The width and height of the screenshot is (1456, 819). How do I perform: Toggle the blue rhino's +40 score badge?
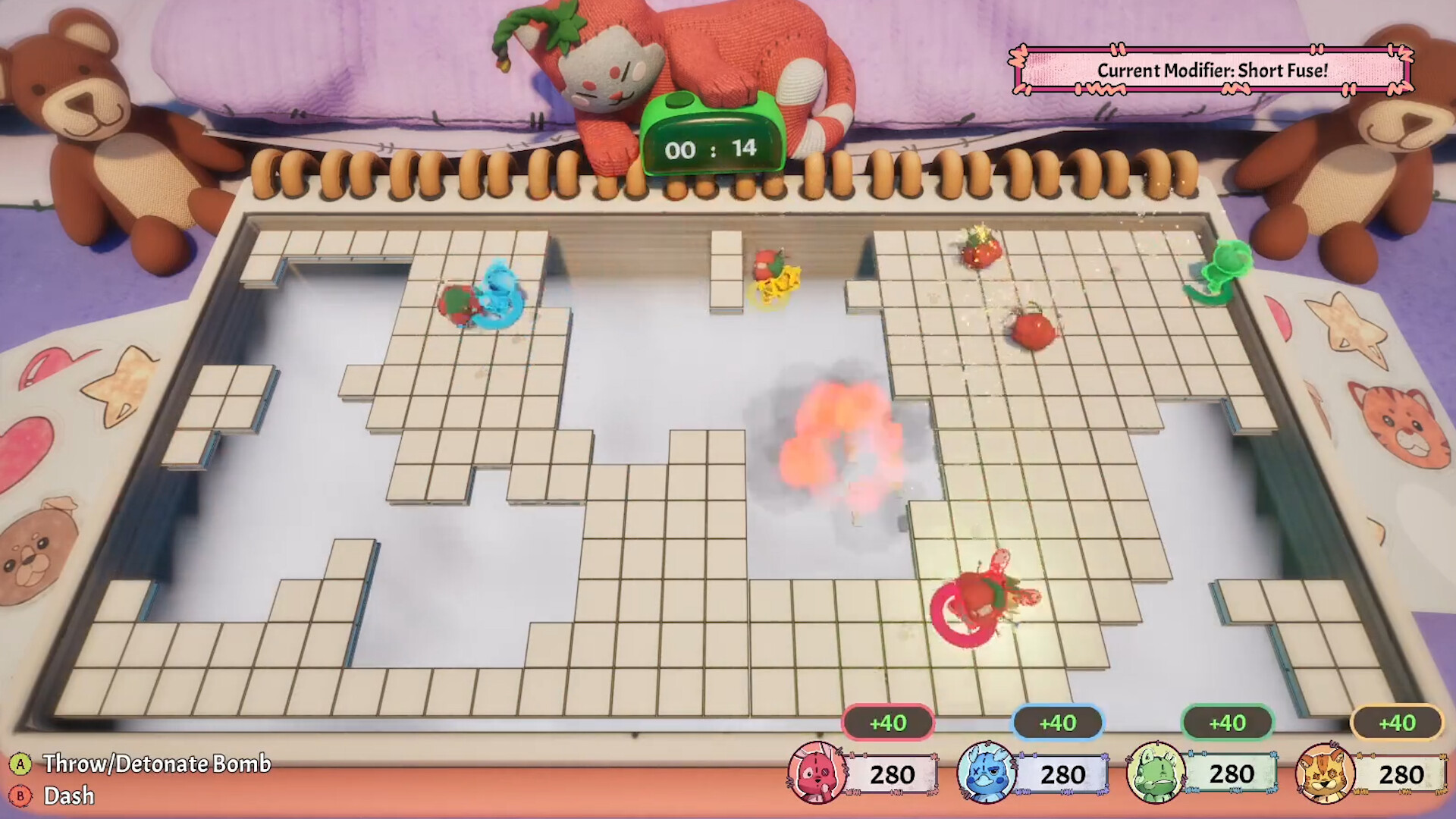(1057, 723)
